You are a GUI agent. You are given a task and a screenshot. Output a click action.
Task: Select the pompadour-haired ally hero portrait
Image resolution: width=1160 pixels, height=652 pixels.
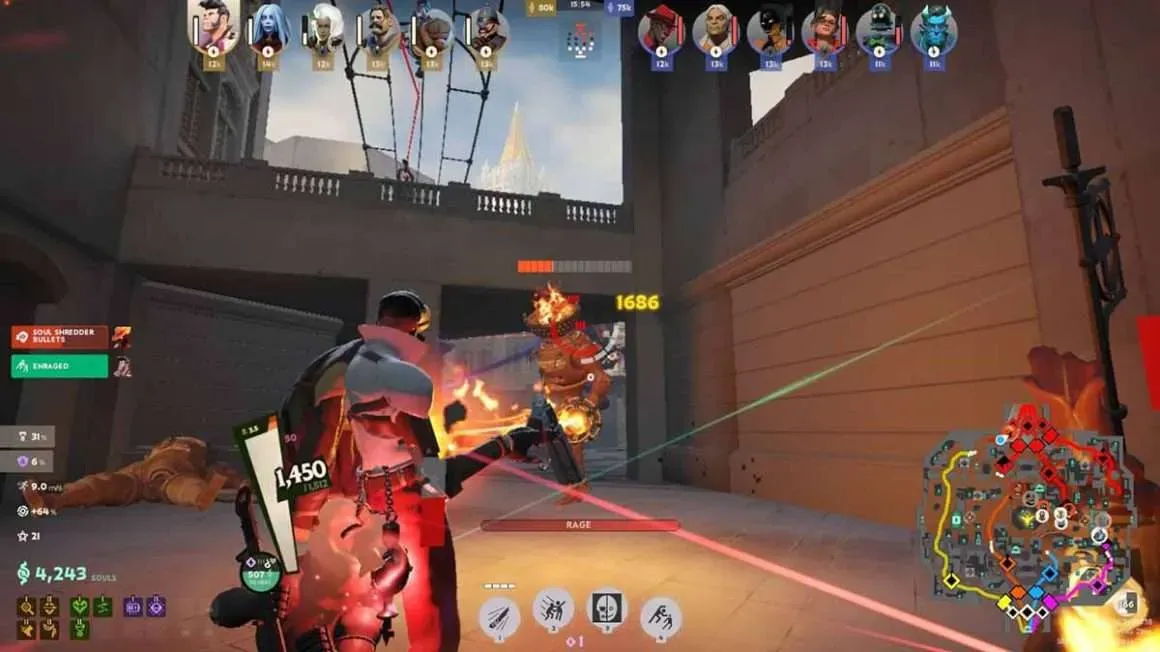[213, 30]
